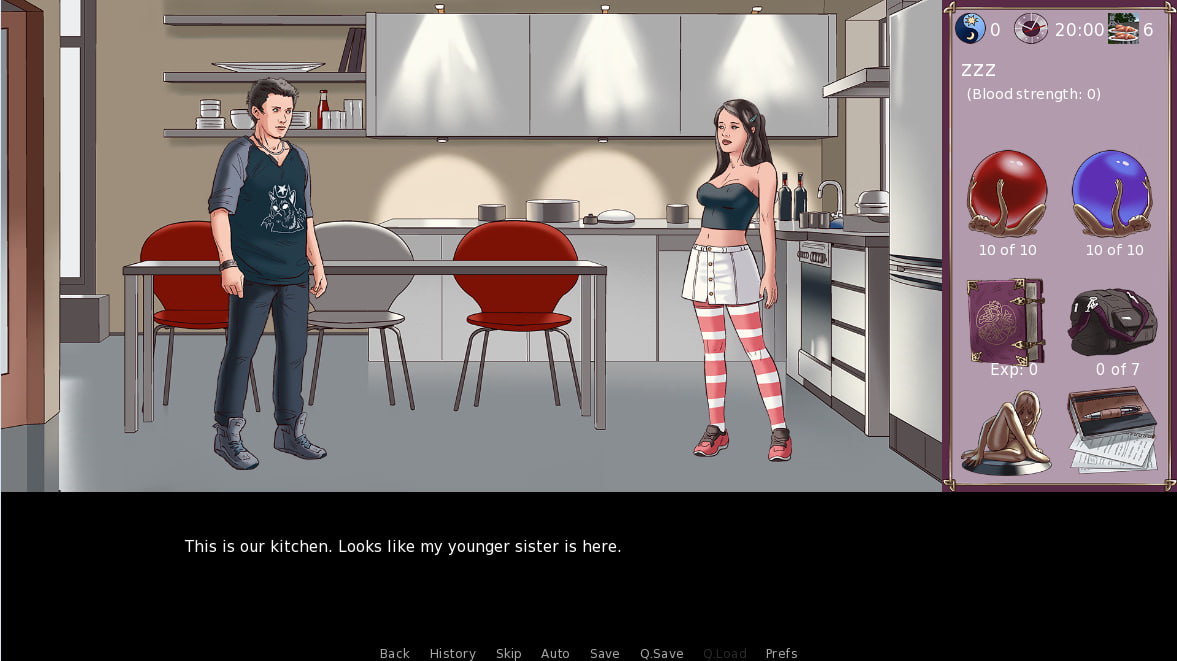Enable Auto advance
1177x661 pixels.
tap(555, 653)
